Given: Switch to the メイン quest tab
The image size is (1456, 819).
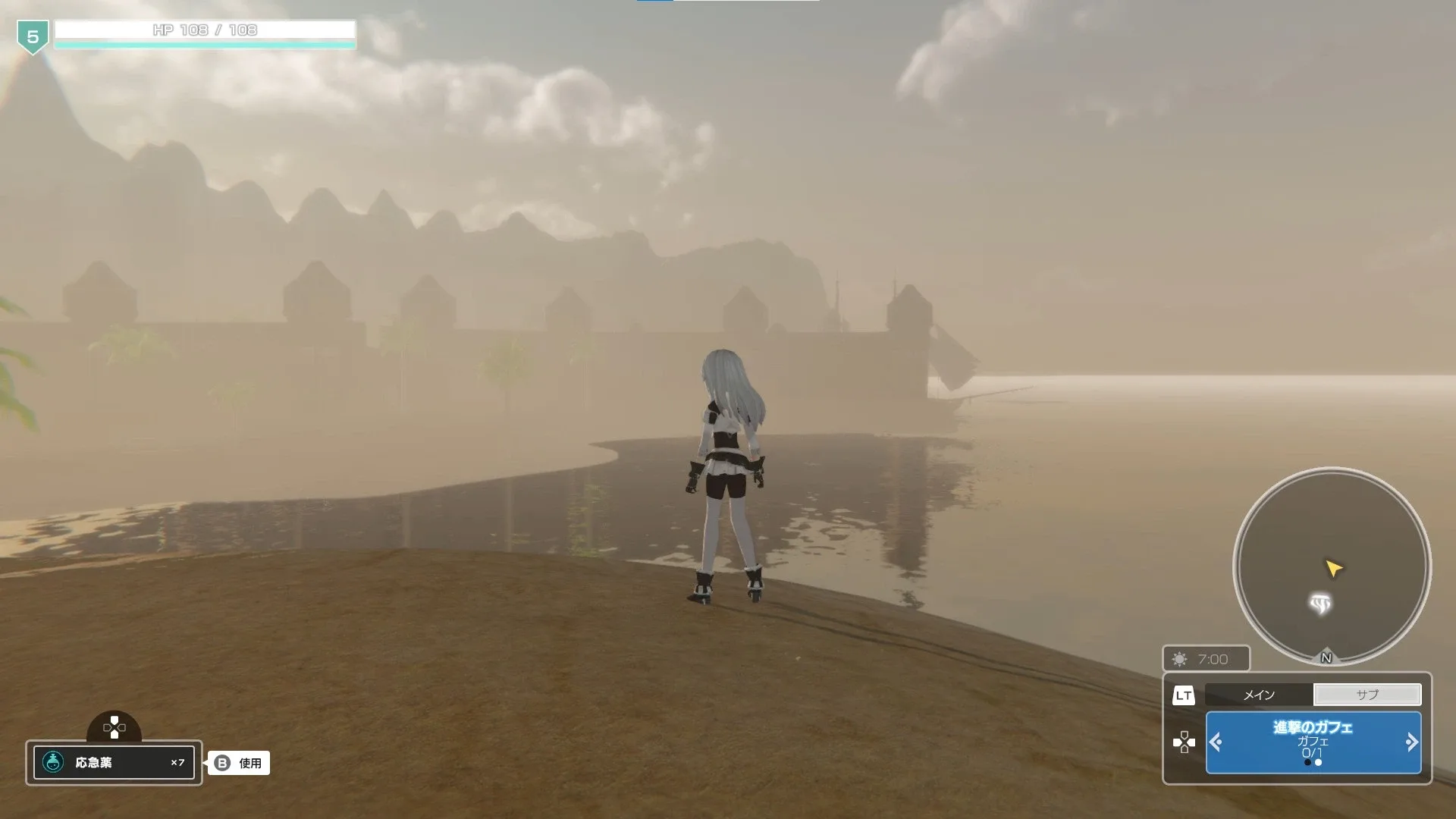Looking at the screenshot, I should click(1259, 695).
